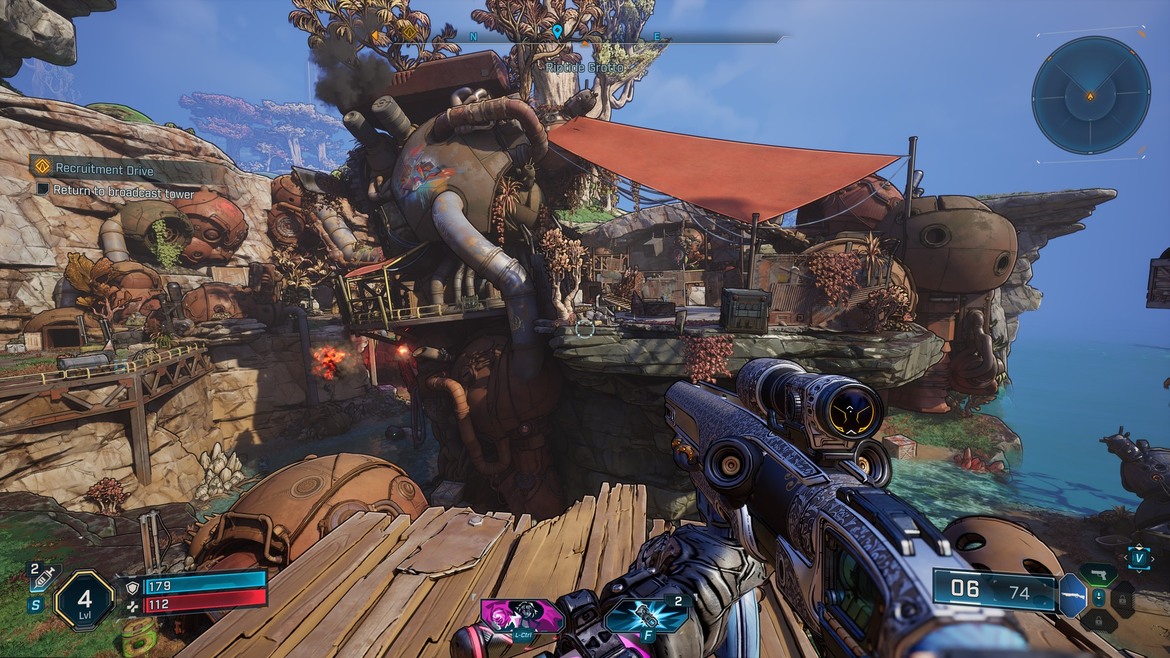The width and height of the screenshot is (1170, 658).
Task: Click the blue location pin on the compass
Action: (557, 32)
